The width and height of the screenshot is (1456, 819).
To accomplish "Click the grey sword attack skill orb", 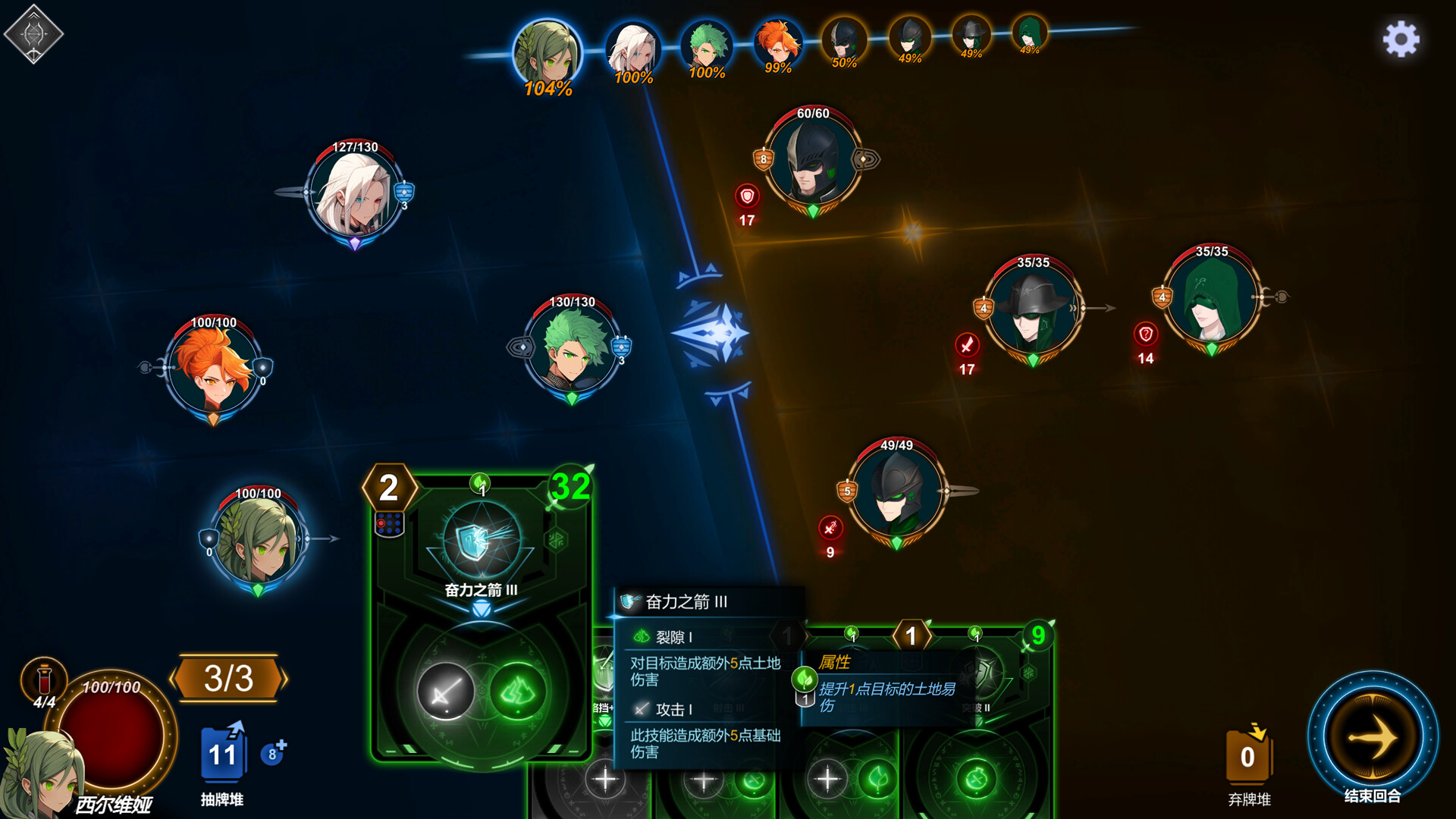I will pyautogui.click(x=446, y=692).
